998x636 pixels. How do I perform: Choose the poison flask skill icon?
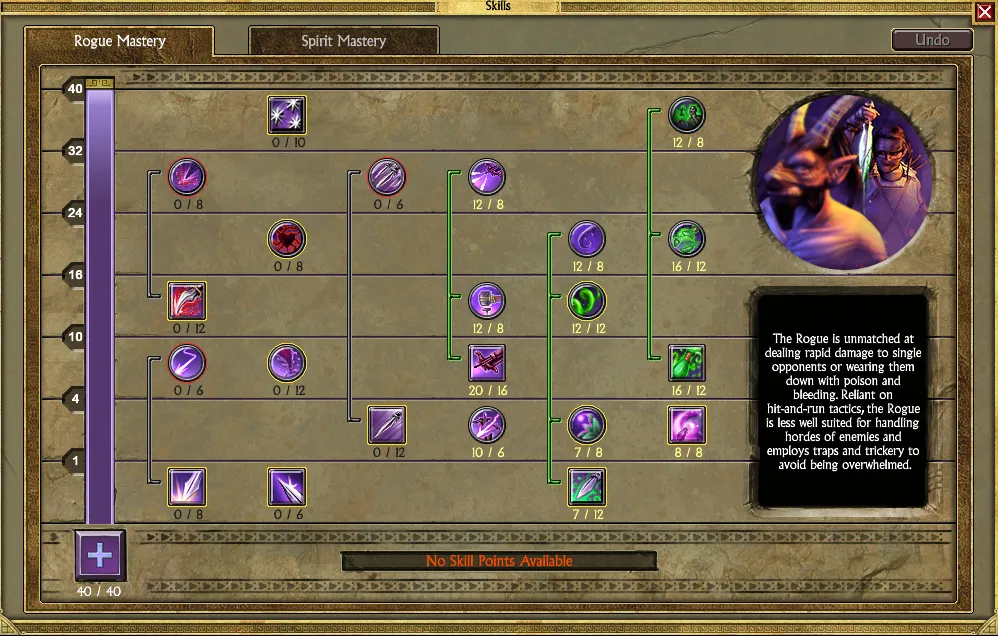click(687, 363)
